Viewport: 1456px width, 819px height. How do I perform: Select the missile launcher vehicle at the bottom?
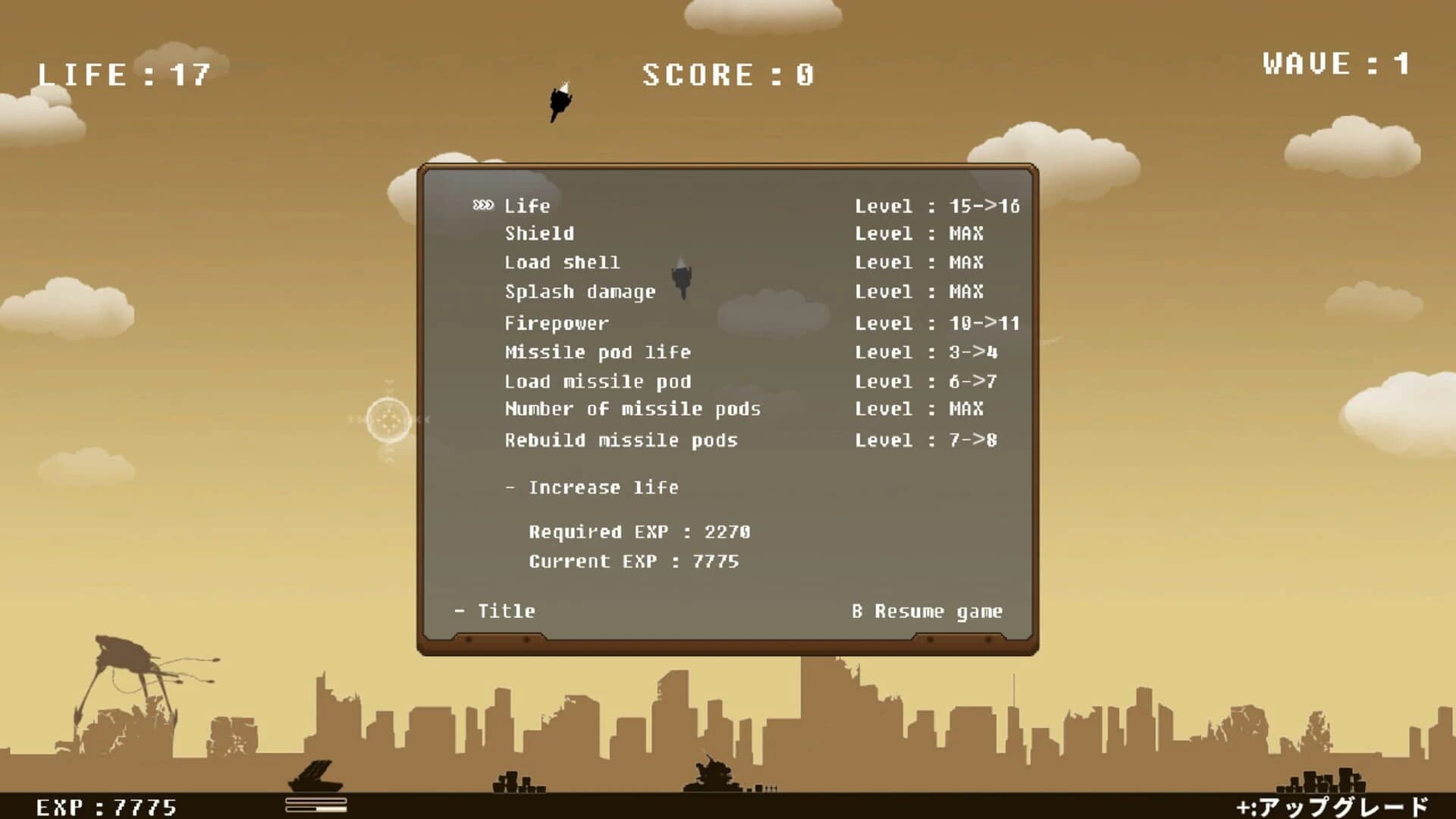pos(313,773)
